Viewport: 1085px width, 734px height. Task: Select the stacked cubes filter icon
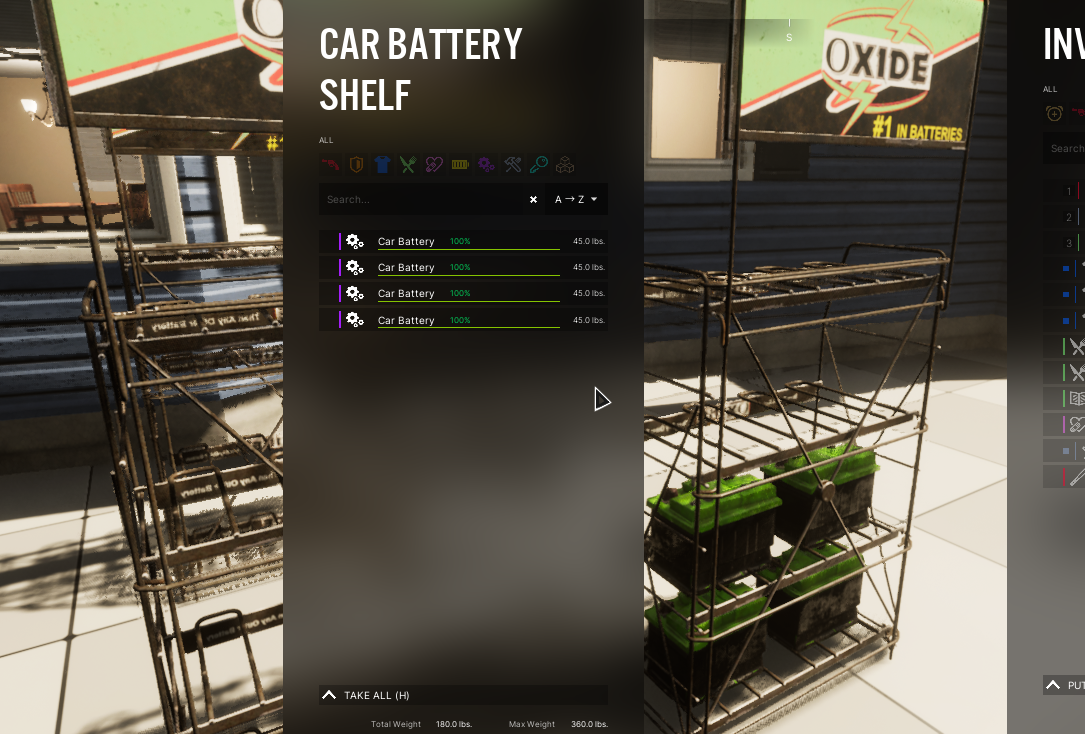[x=565, y=164]
